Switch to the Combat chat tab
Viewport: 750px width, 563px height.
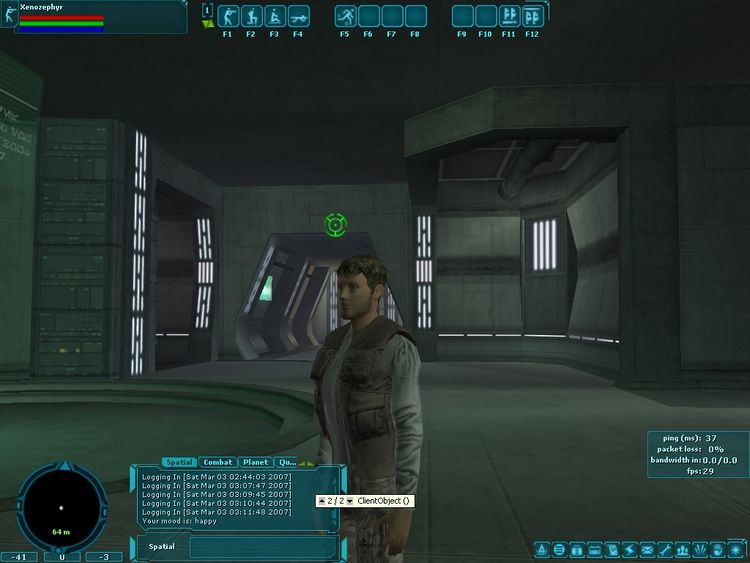pos(218,462)
